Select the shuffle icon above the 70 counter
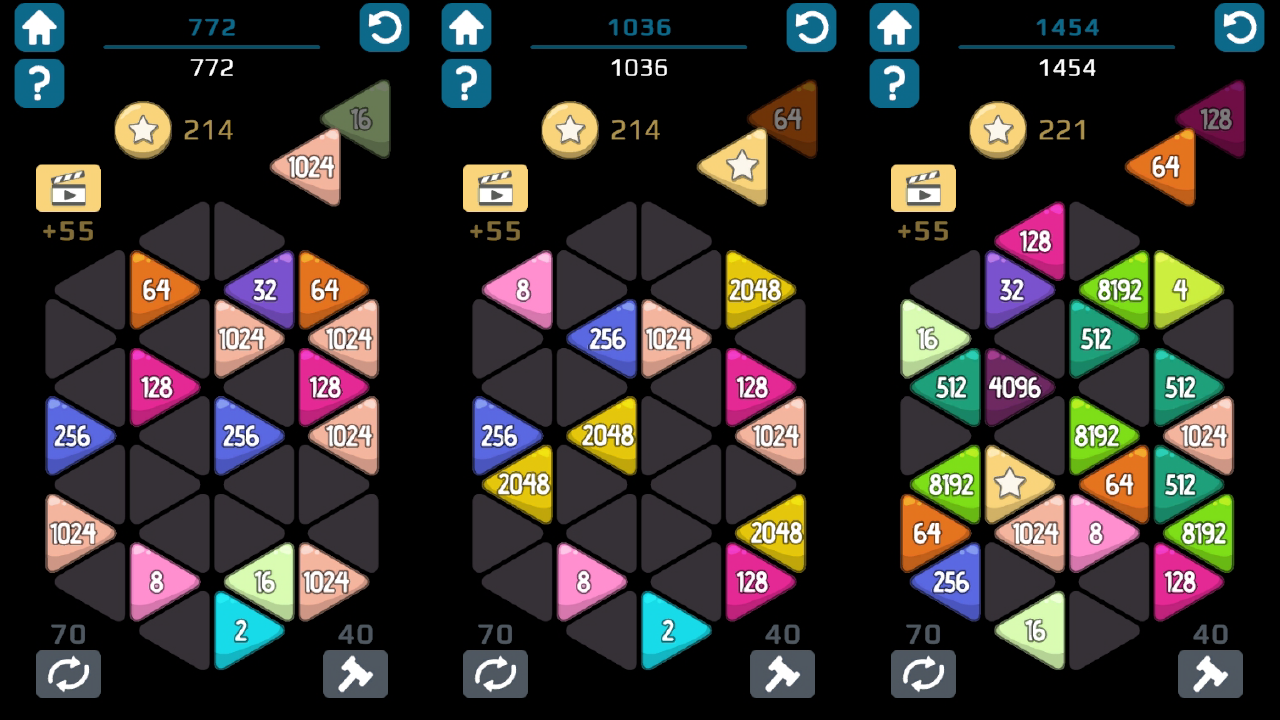Image resolution: width=1280 pixels, height=720 pixels. point(69,674)
